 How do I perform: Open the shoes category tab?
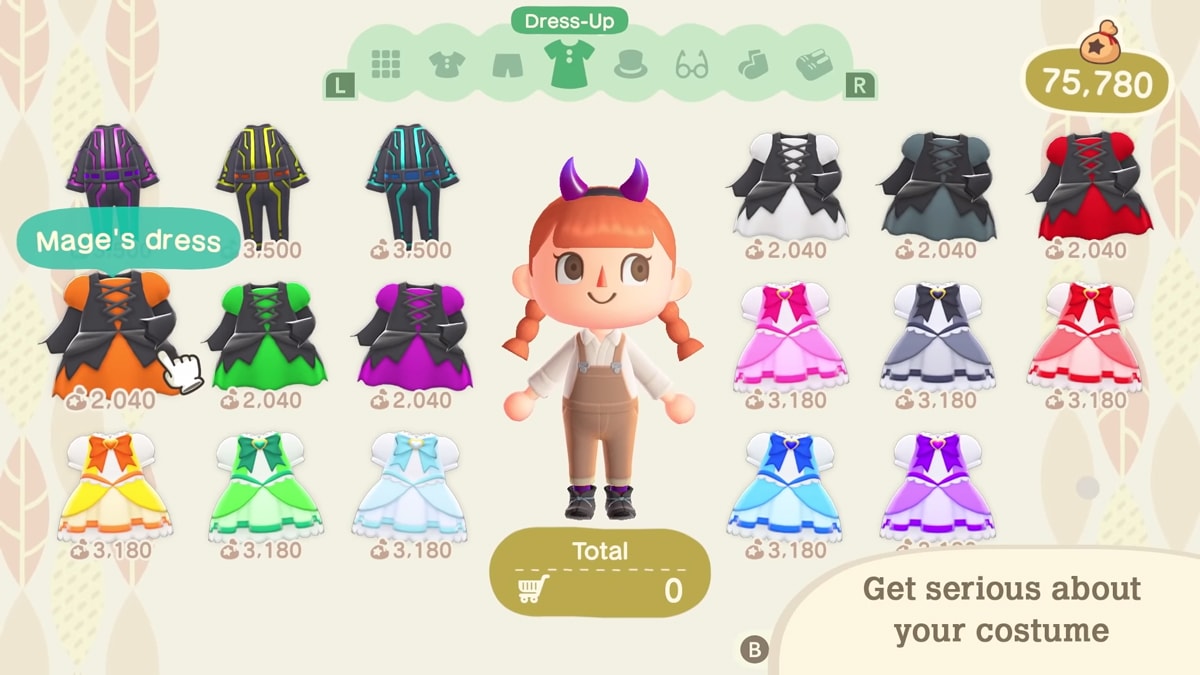[814, 65]
